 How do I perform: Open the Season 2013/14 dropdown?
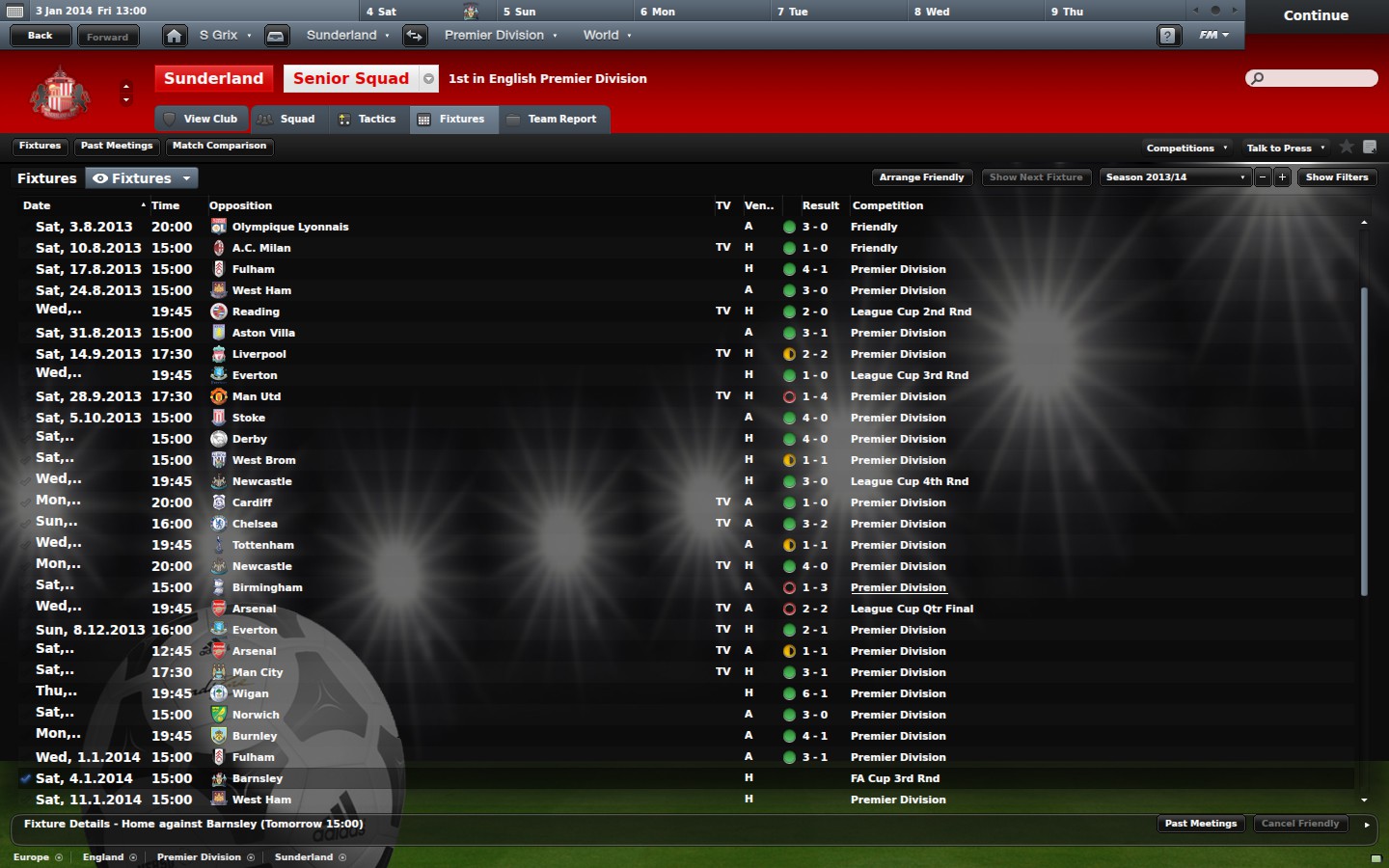1175,177
